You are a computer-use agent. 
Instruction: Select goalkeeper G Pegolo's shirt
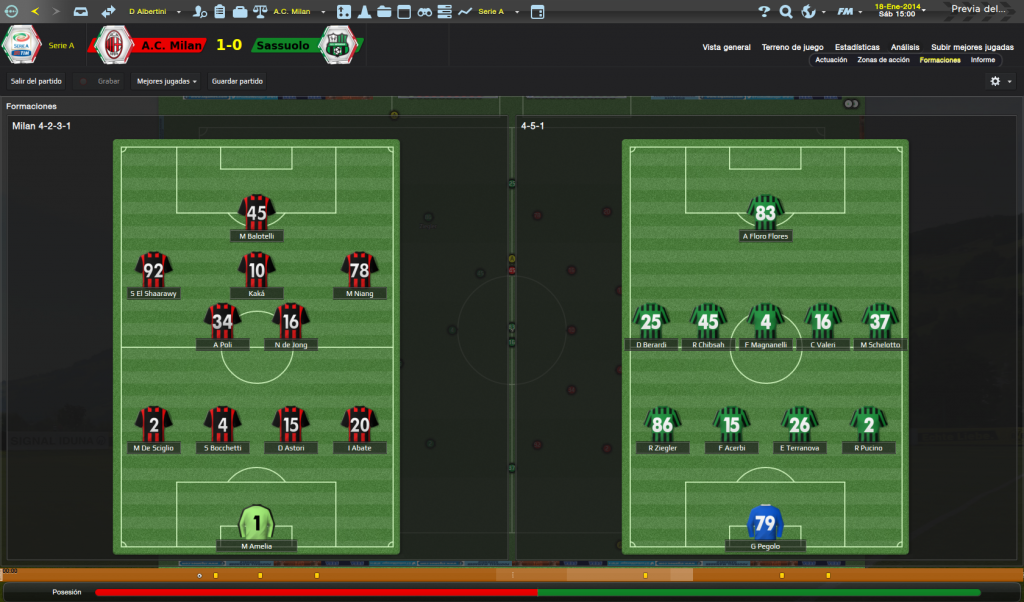[765, 523]
